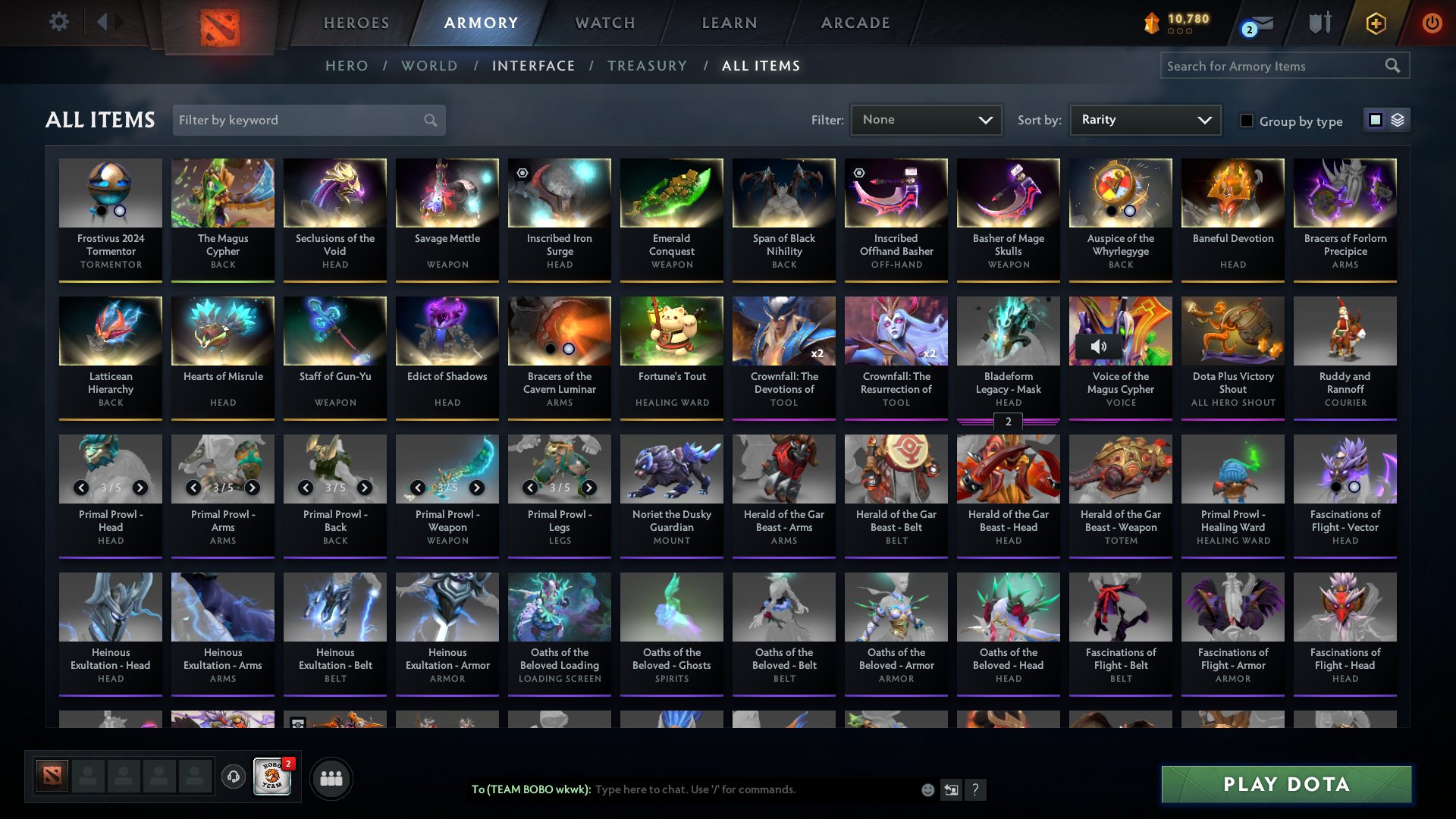The height and width of the screenshot is (819, 1456).
Task: Click the hollow battle level progress circles
Action: [1178, 33]
